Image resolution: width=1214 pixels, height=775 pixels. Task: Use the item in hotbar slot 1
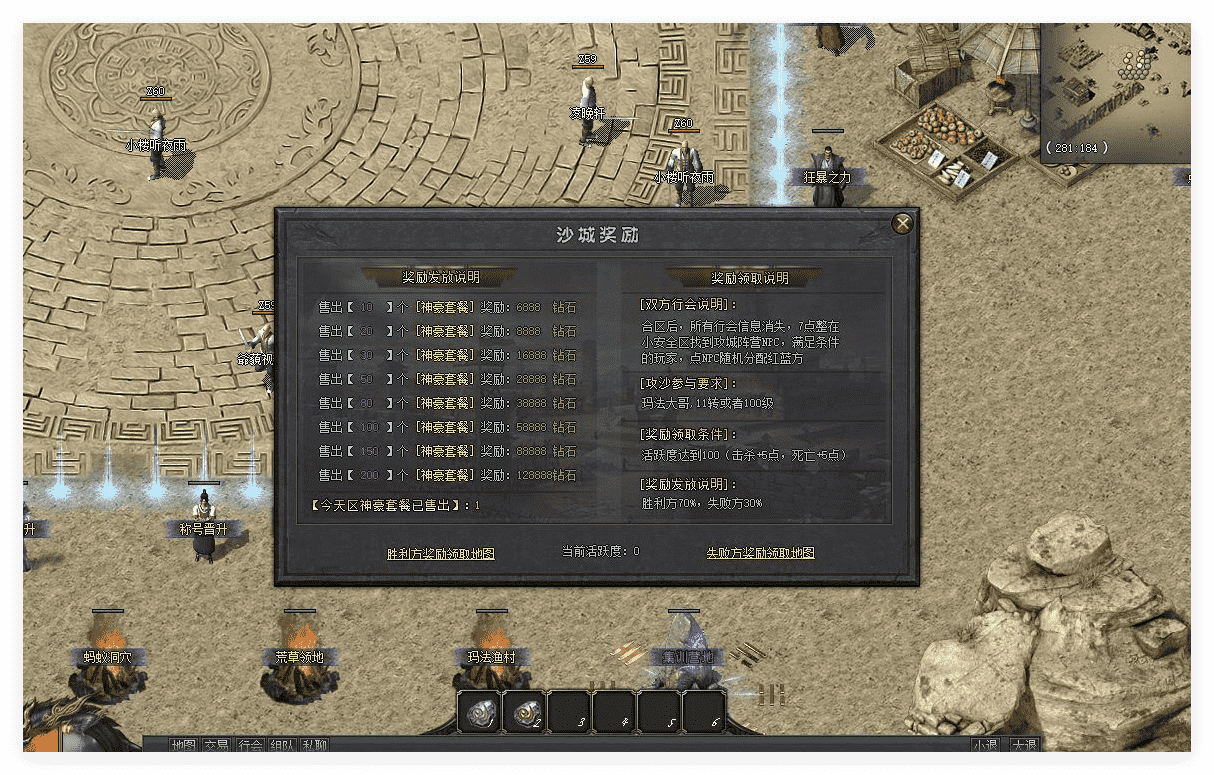[x=480, y=712]
